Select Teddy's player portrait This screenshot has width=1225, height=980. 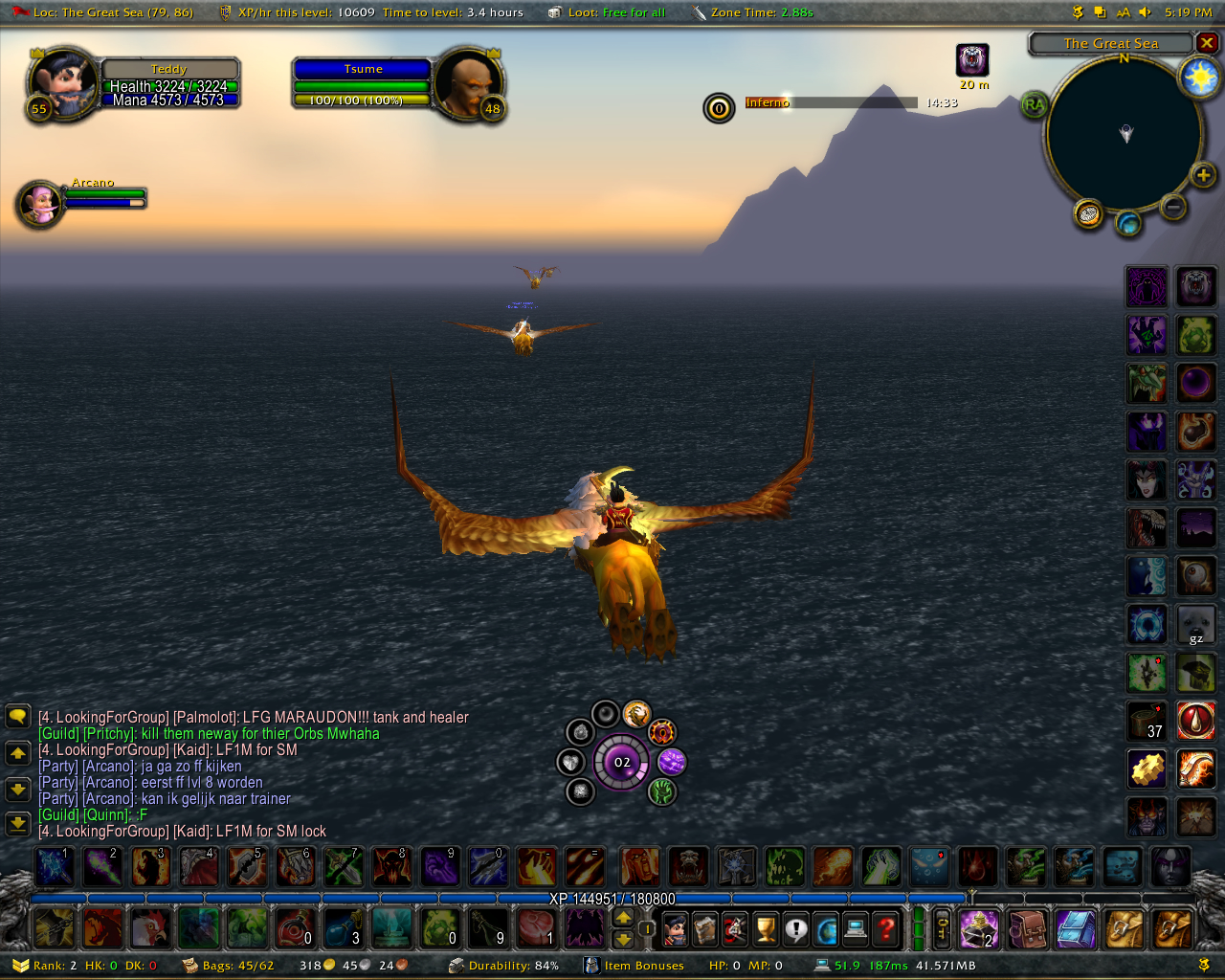pos(62,82)
